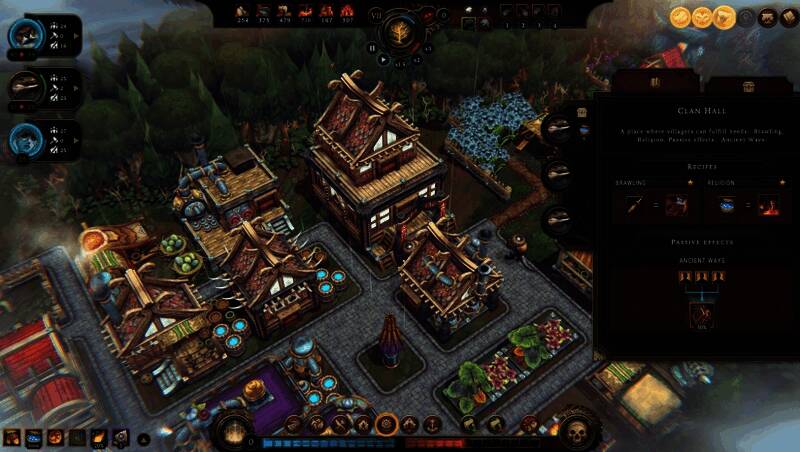Click the Religion blue bowl ingredient slot
This screenshot has height=452, width=800.
coord(729,205)
